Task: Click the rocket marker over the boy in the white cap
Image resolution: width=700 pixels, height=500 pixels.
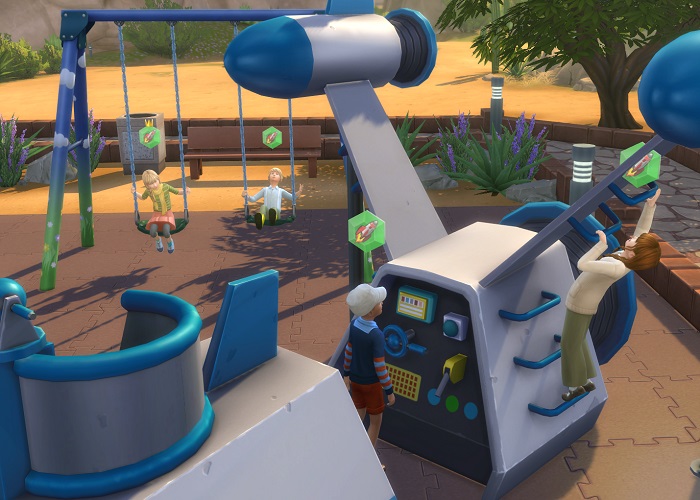Action: click(x=366, y=229)
